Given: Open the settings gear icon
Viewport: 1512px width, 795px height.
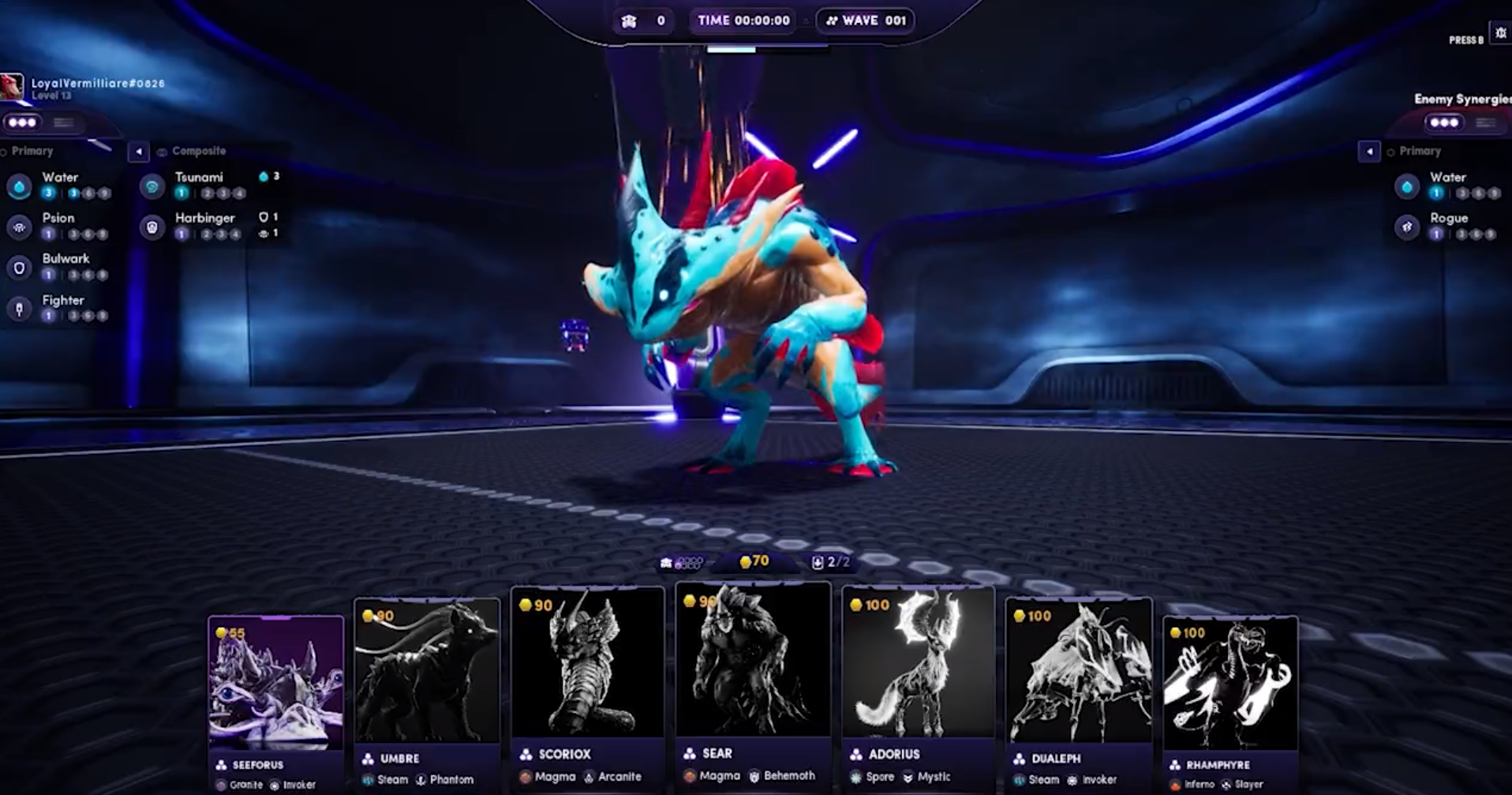Looking at the screenshot, I should pyautogui.click(x=1500, y=33).
